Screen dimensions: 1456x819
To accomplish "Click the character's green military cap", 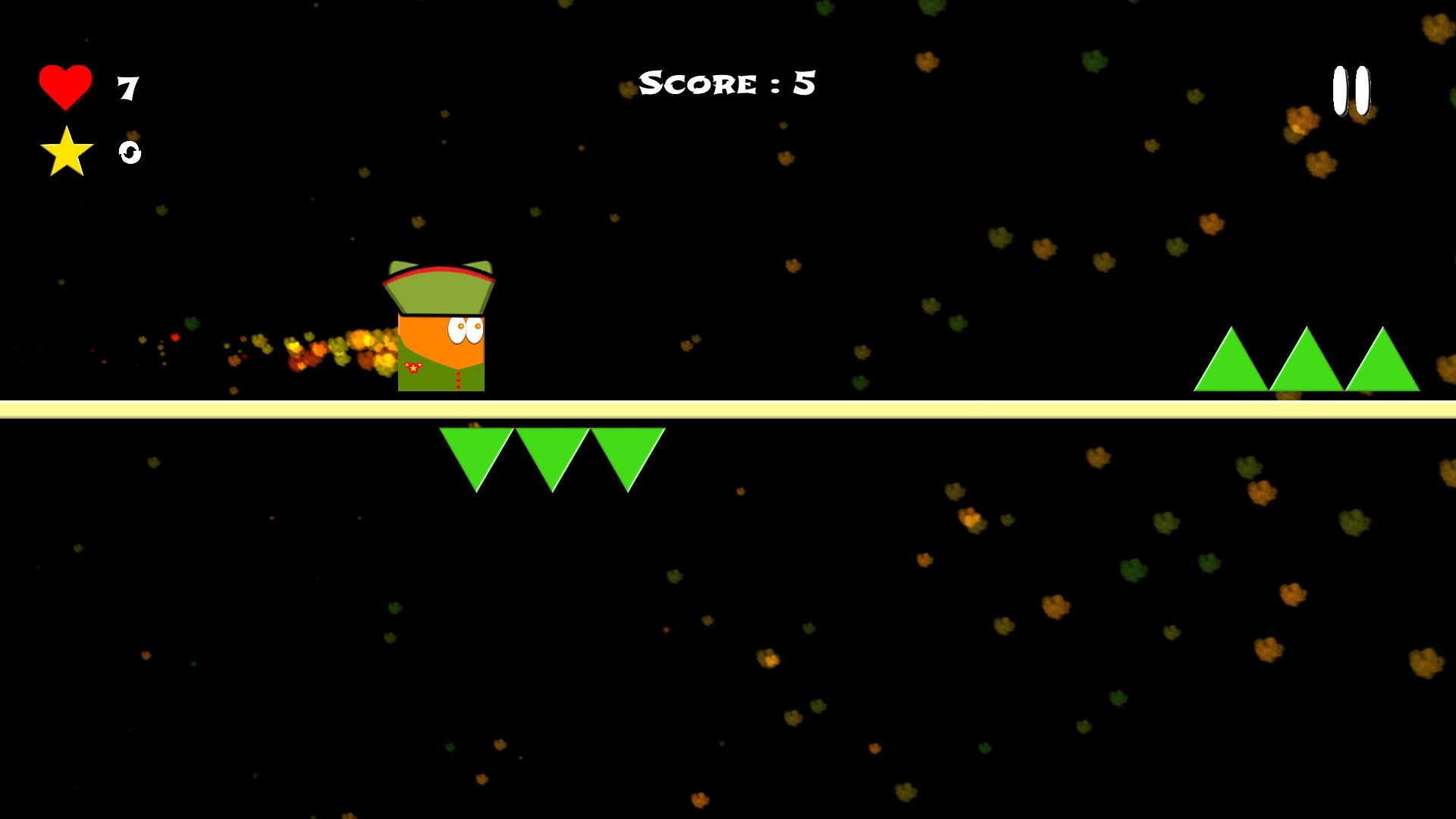I will [440, 292].
